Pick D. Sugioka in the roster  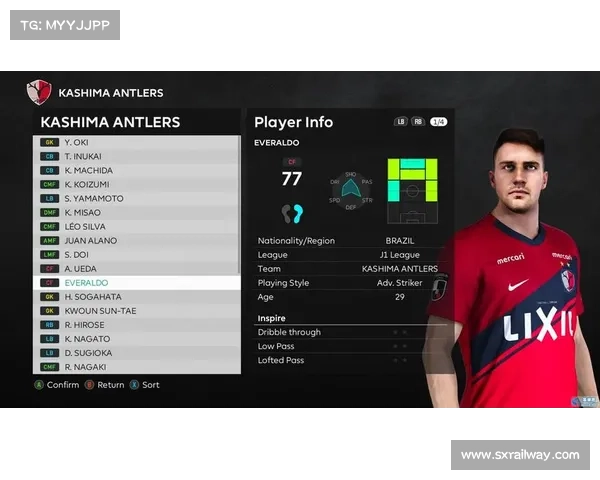tap(137, 353)
